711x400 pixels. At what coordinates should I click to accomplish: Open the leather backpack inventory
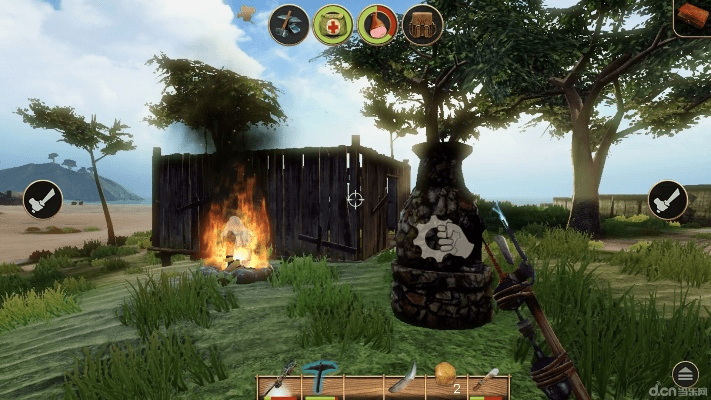pos(423,25)
